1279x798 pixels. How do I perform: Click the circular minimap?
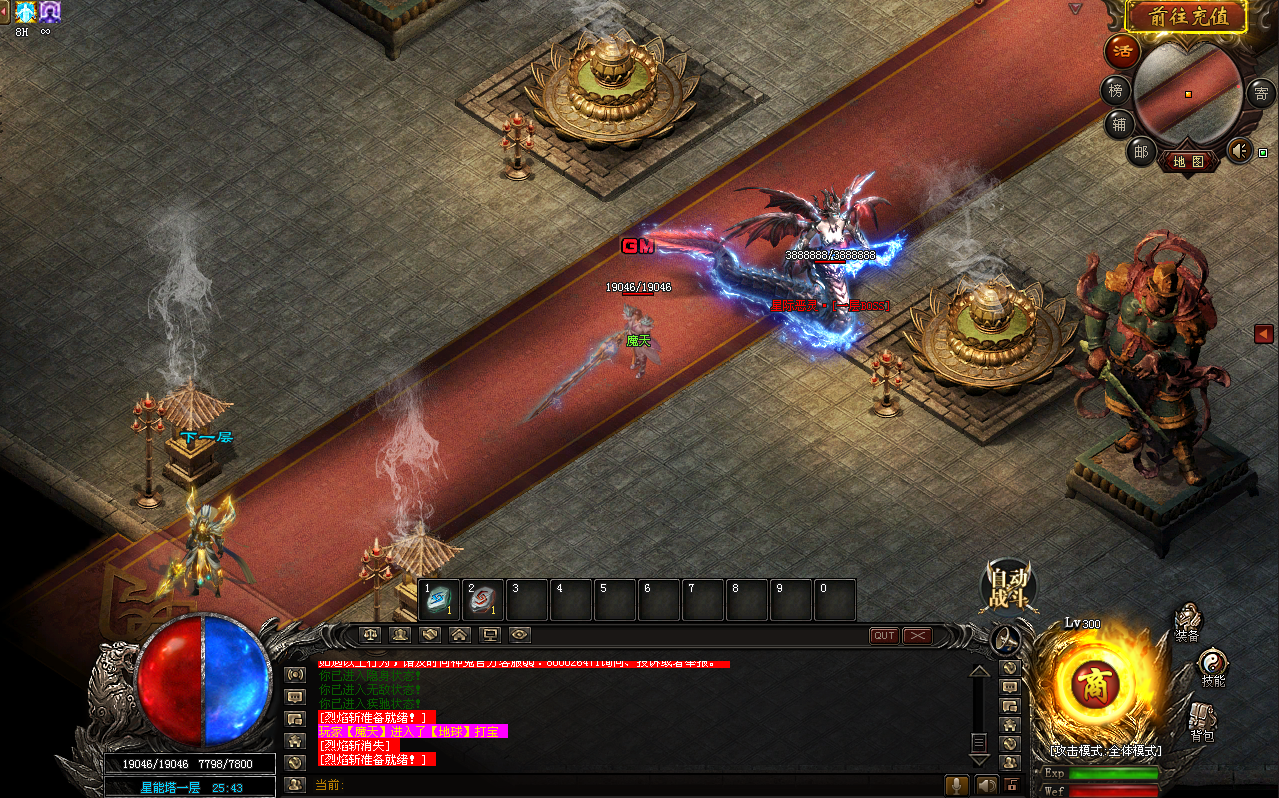[x=1188, y=92]
